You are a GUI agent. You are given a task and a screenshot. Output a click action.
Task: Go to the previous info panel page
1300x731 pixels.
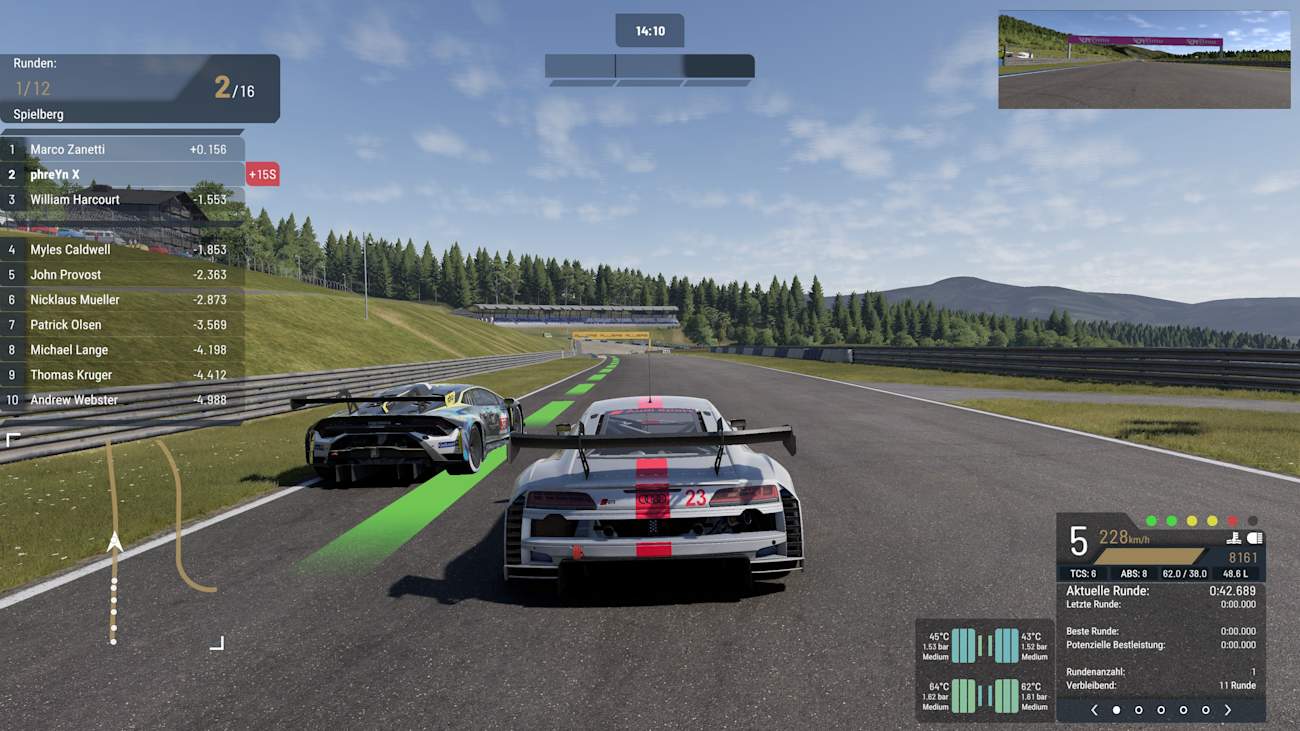(x=1094, y=710)
